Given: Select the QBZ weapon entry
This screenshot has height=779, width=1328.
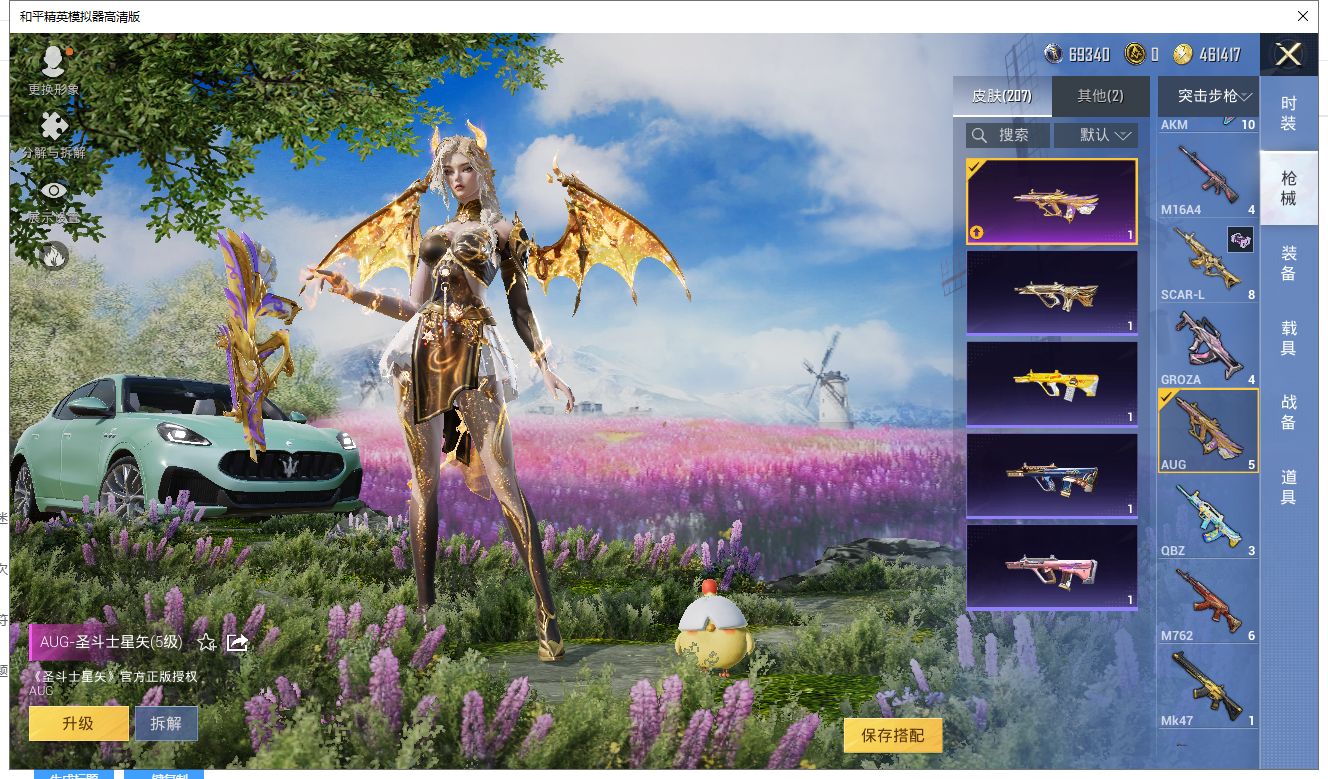Looking at the screenshot, I should tap(1207, 518).
